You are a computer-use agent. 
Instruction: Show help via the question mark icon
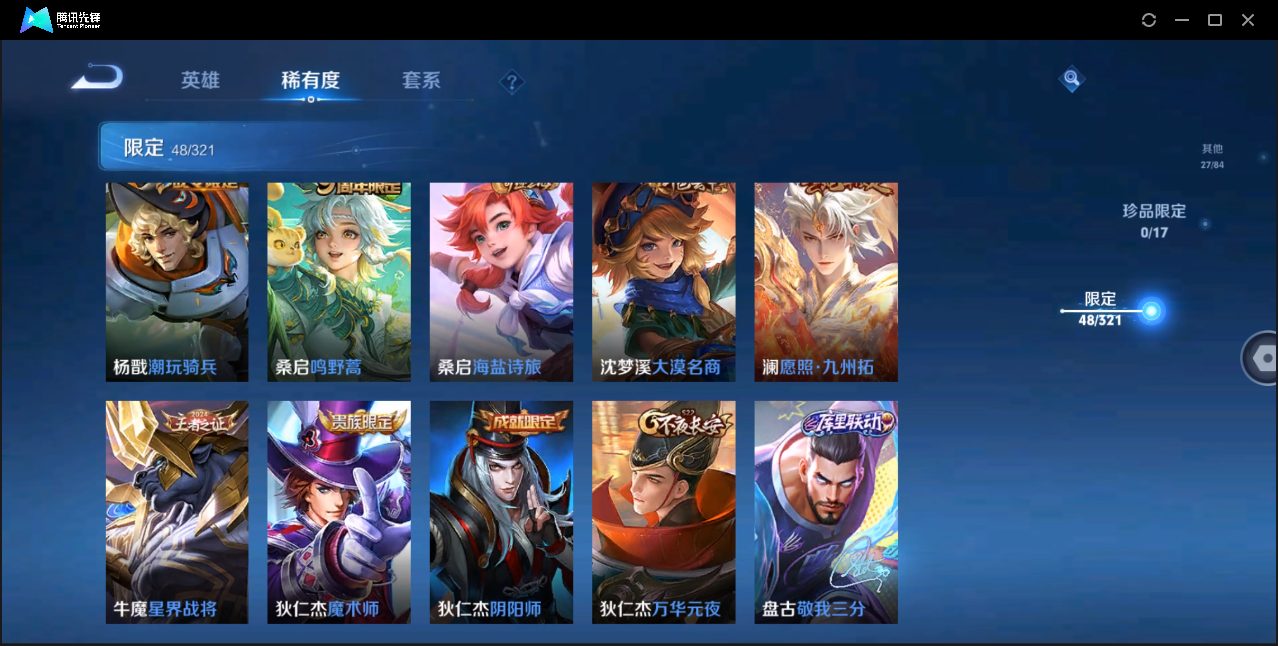pos(512,82)
